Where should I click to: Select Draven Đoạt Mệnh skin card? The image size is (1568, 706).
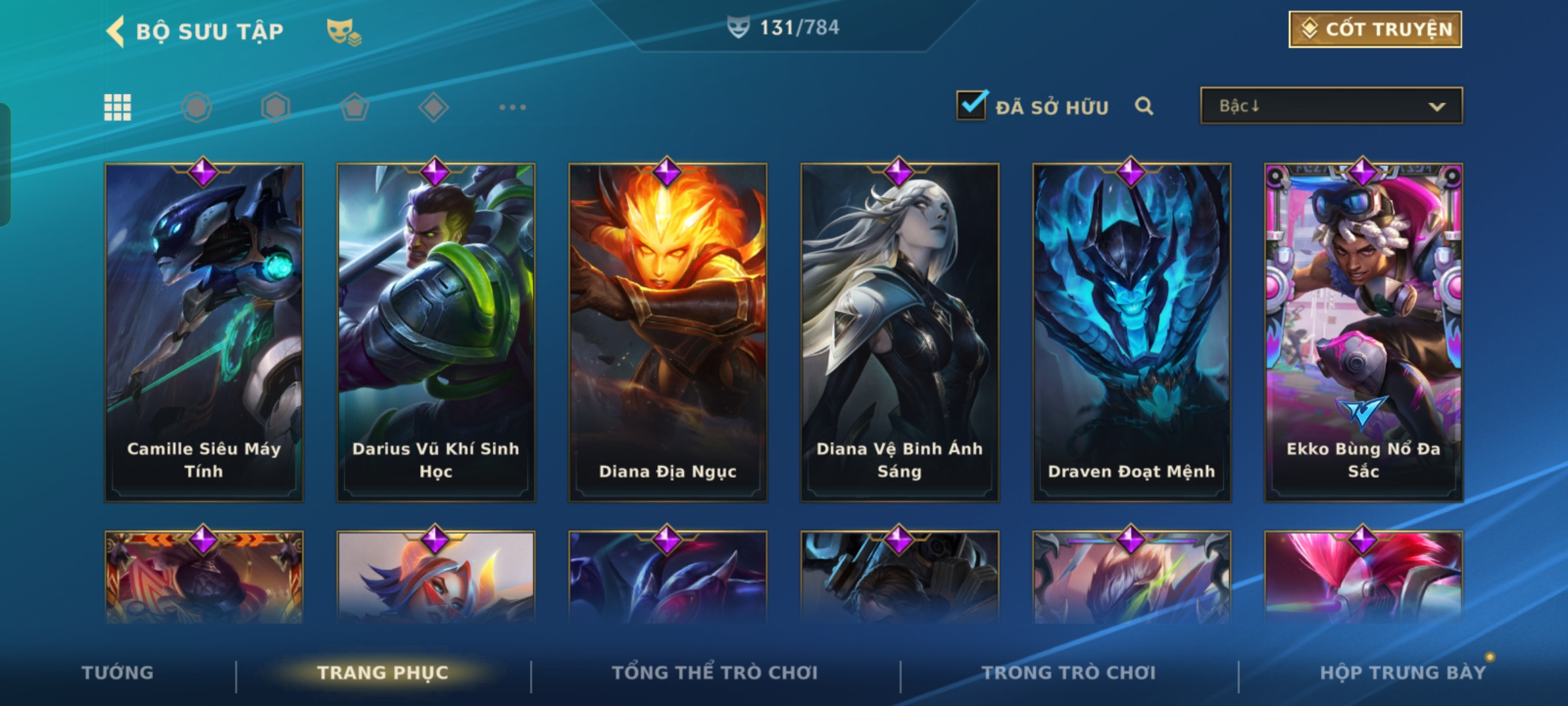click(x=1132, y=332)
